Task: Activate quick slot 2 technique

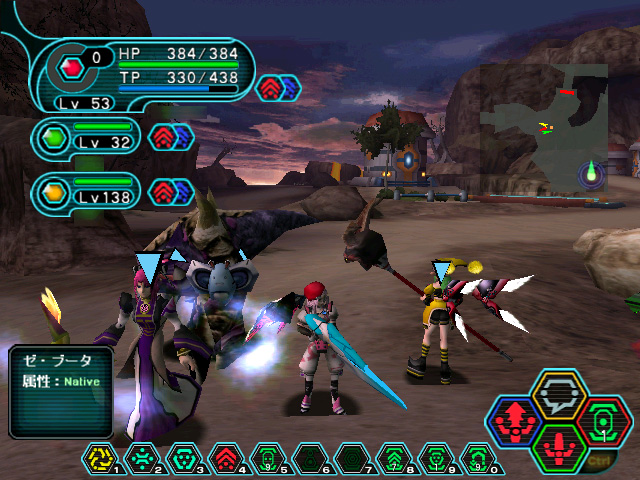Action: (142, 459)
